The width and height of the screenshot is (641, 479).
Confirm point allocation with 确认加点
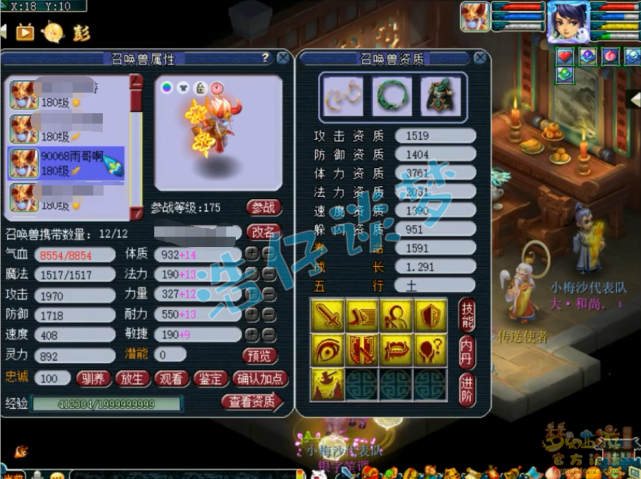pos(260,379)
